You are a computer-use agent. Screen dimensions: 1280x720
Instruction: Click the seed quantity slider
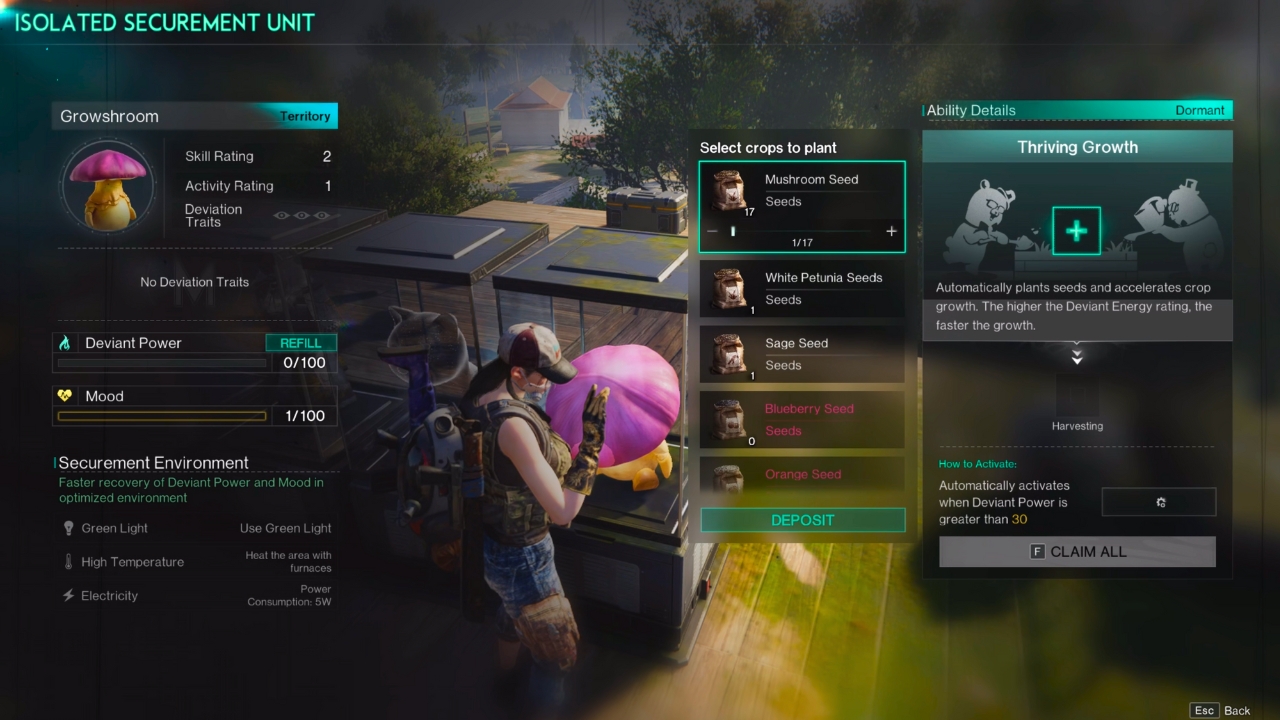pos(801,231)
